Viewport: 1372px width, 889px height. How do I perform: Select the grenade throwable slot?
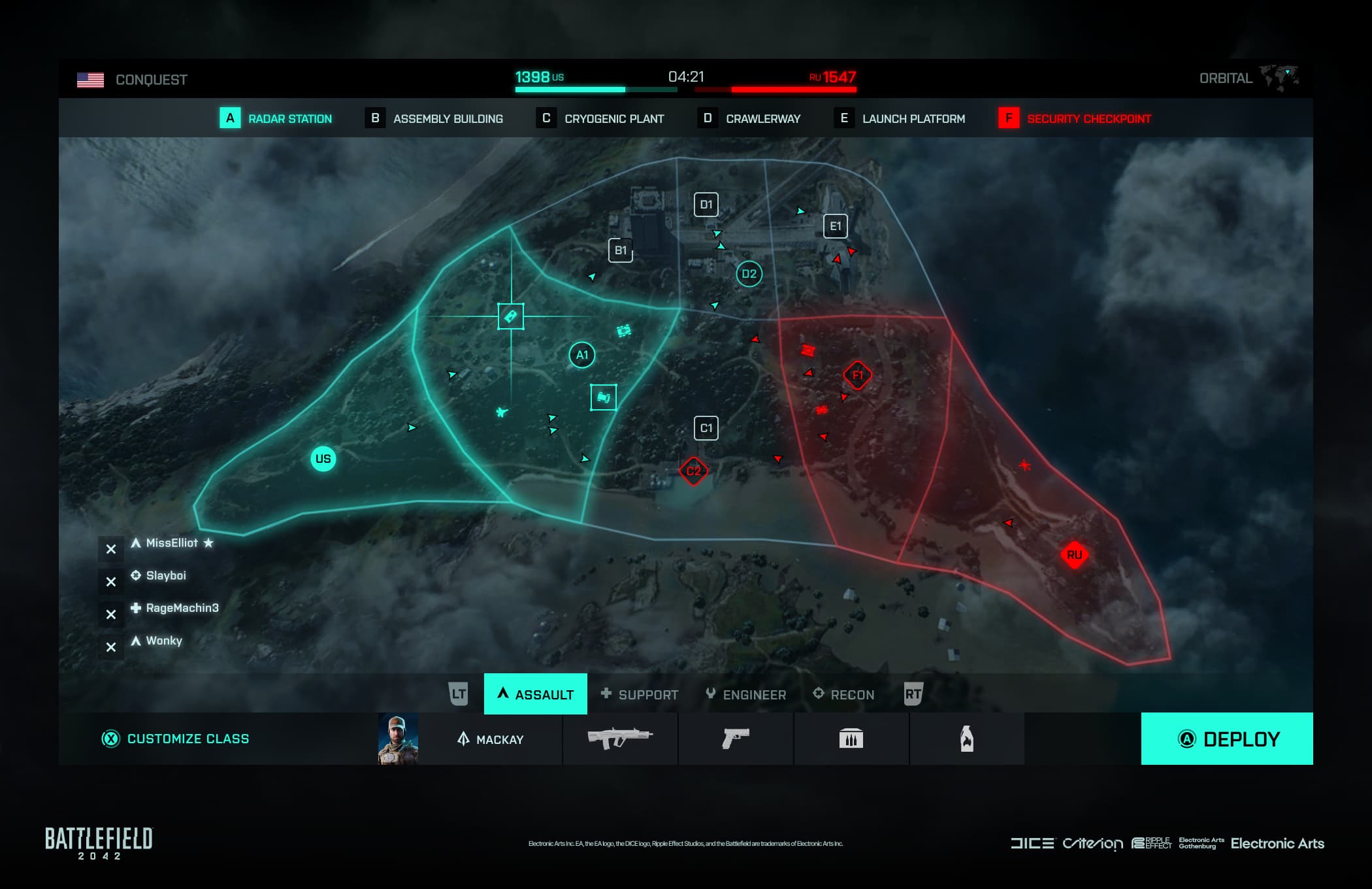(966, 739)
